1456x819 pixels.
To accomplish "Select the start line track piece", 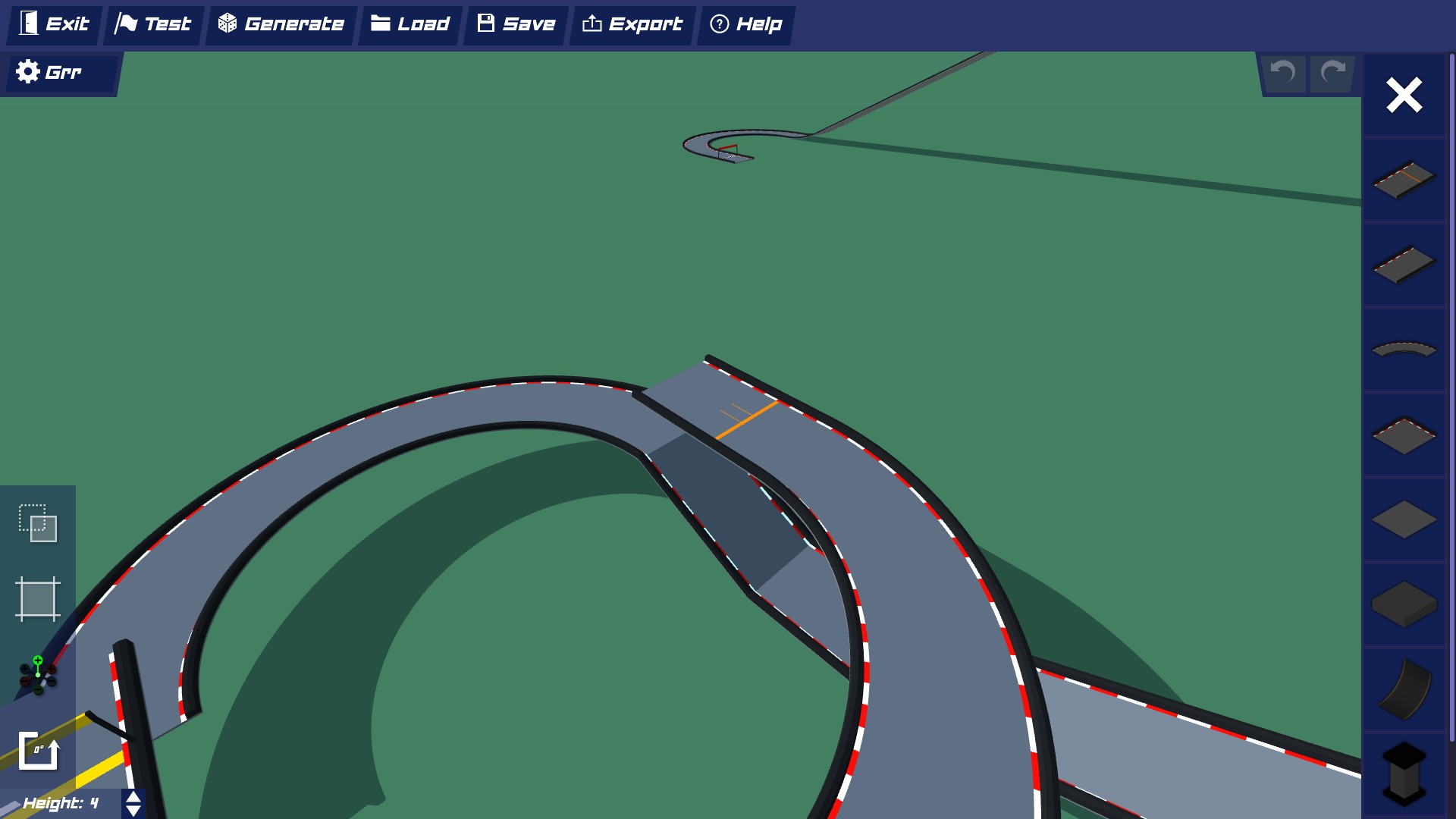I will (1403, 180).
